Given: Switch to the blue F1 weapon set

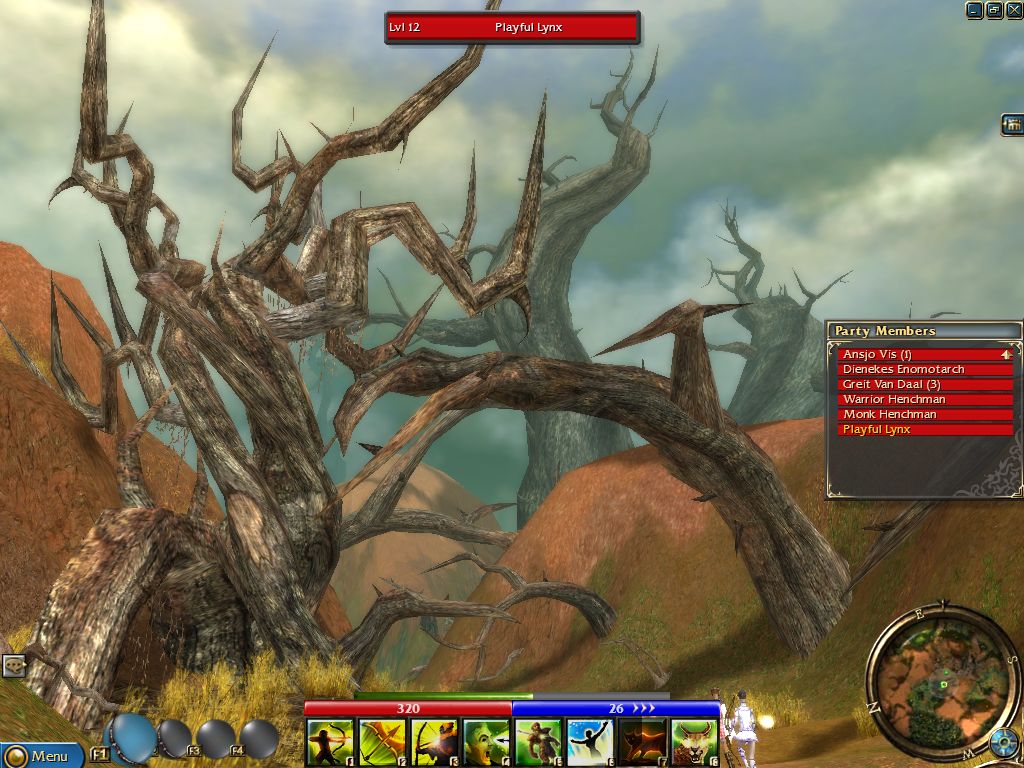Looking at the screenshot, I should pos(132,738).
